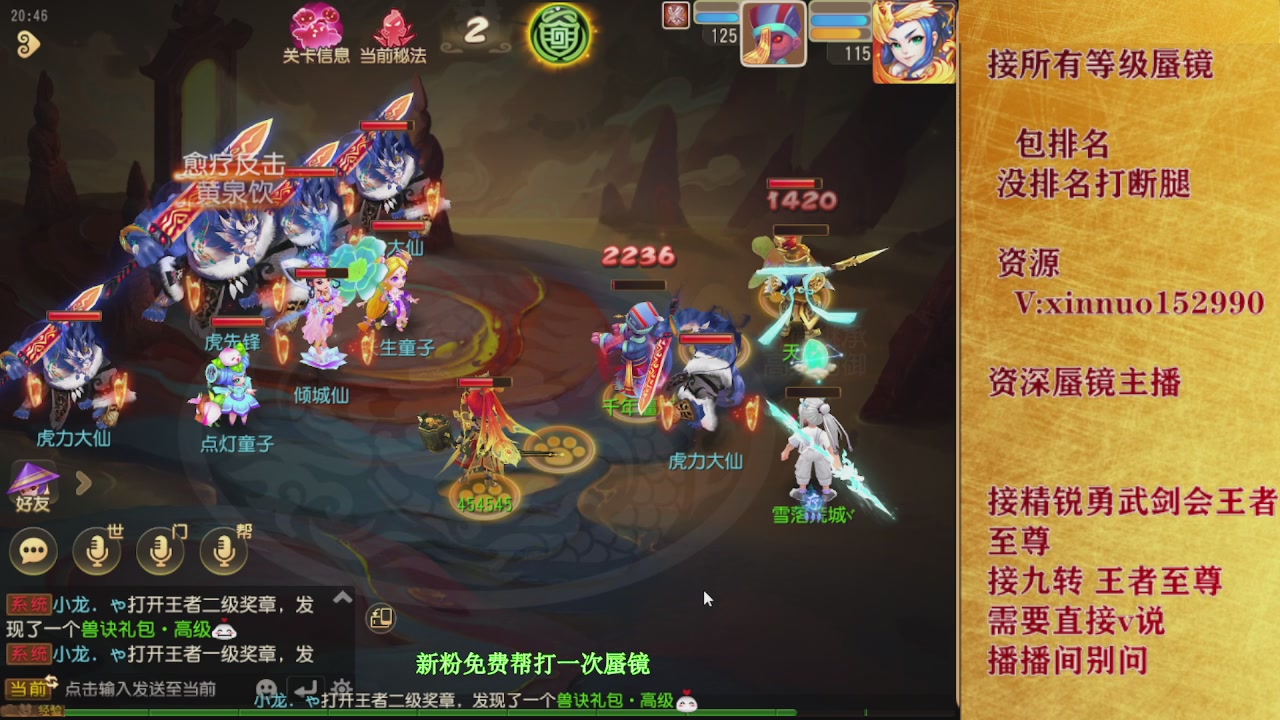The height and width of the screenshot is (720, 1280).
Task: Expand the chat log with the up chevron
Action: tap(343, 597)
